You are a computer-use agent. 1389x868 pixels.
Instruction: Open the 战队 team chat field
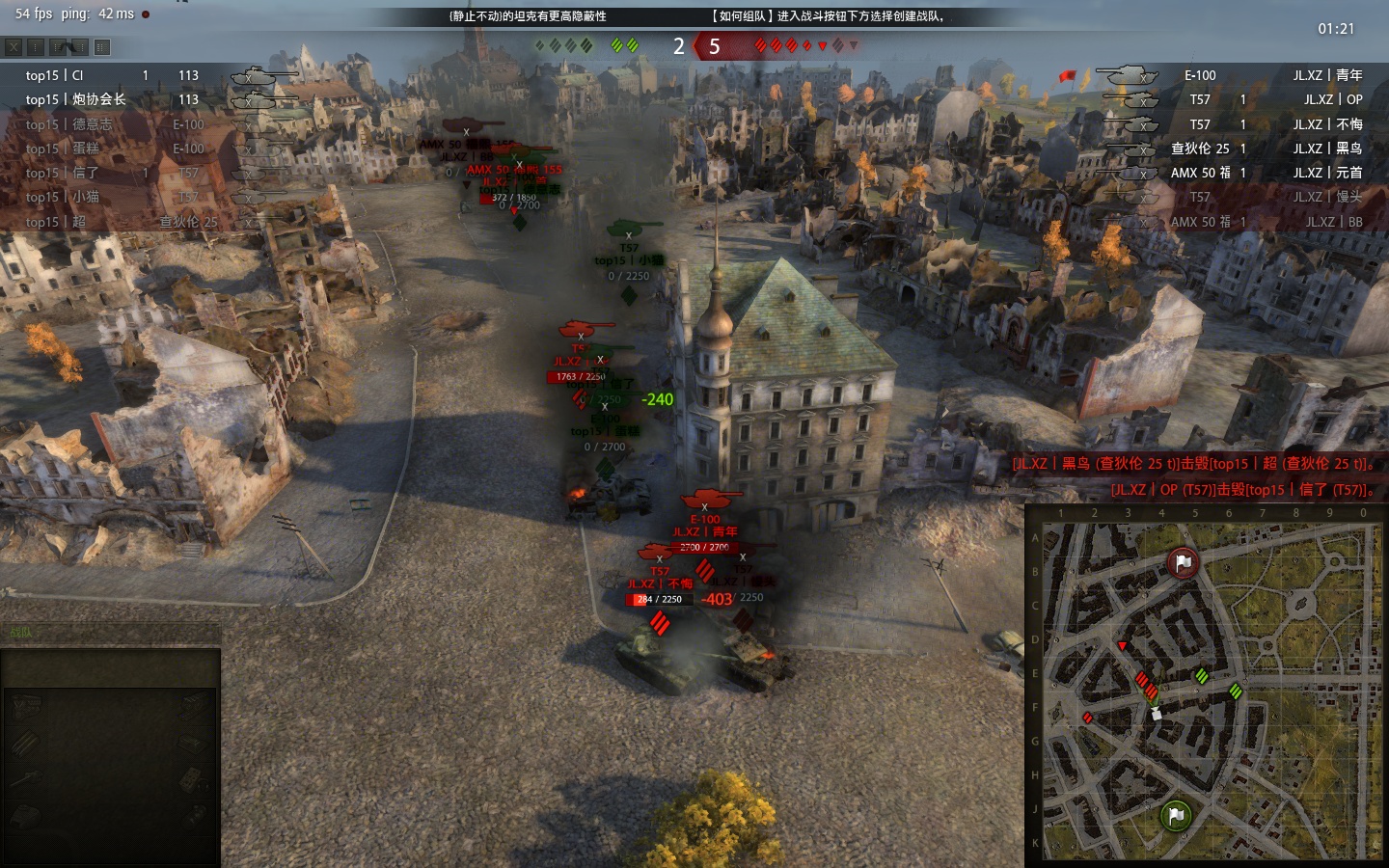tap(111, 633)
